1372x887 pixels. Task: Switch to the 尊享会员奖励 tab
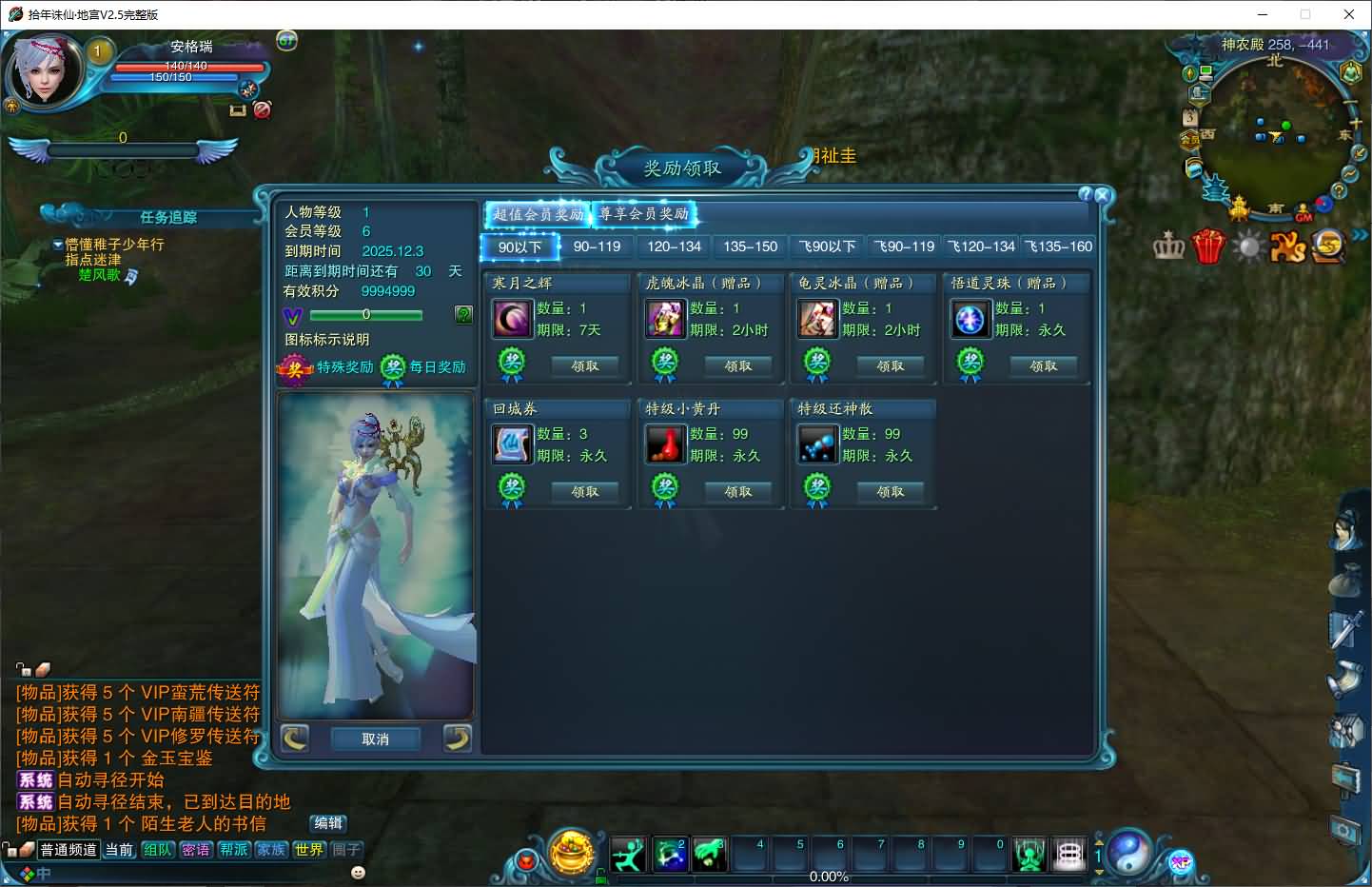[643, 214]
